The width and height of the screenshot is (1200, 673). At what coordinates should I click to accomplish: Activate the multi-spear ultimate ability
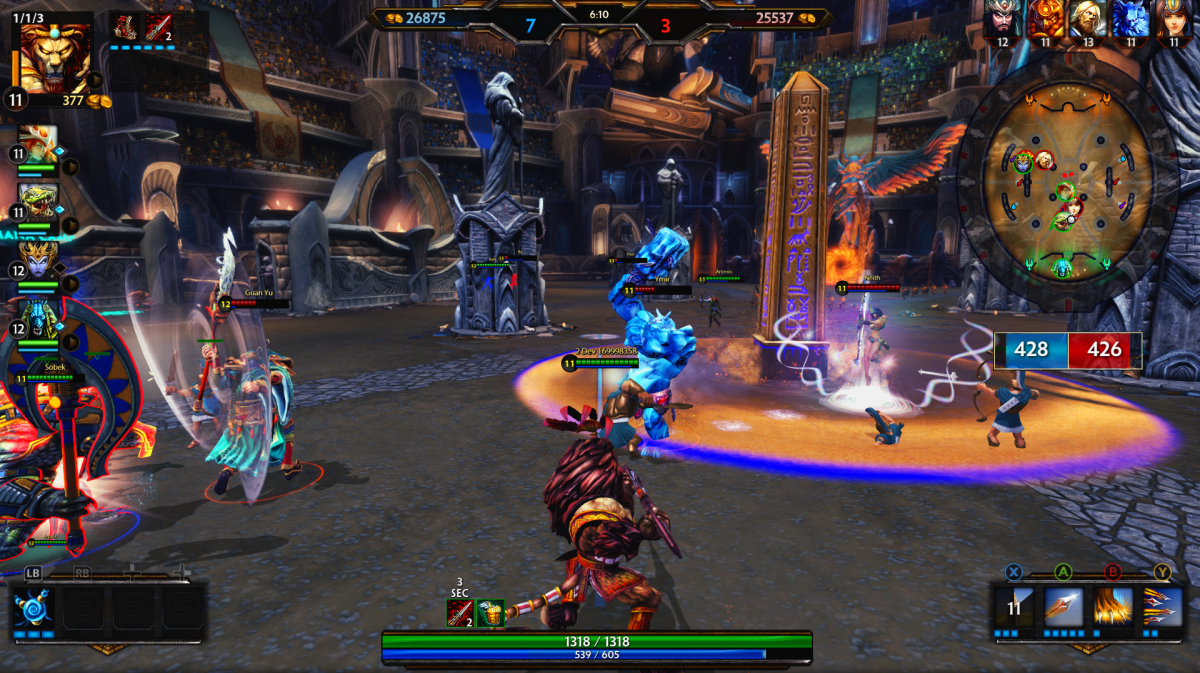click(x=1162, y=608)
